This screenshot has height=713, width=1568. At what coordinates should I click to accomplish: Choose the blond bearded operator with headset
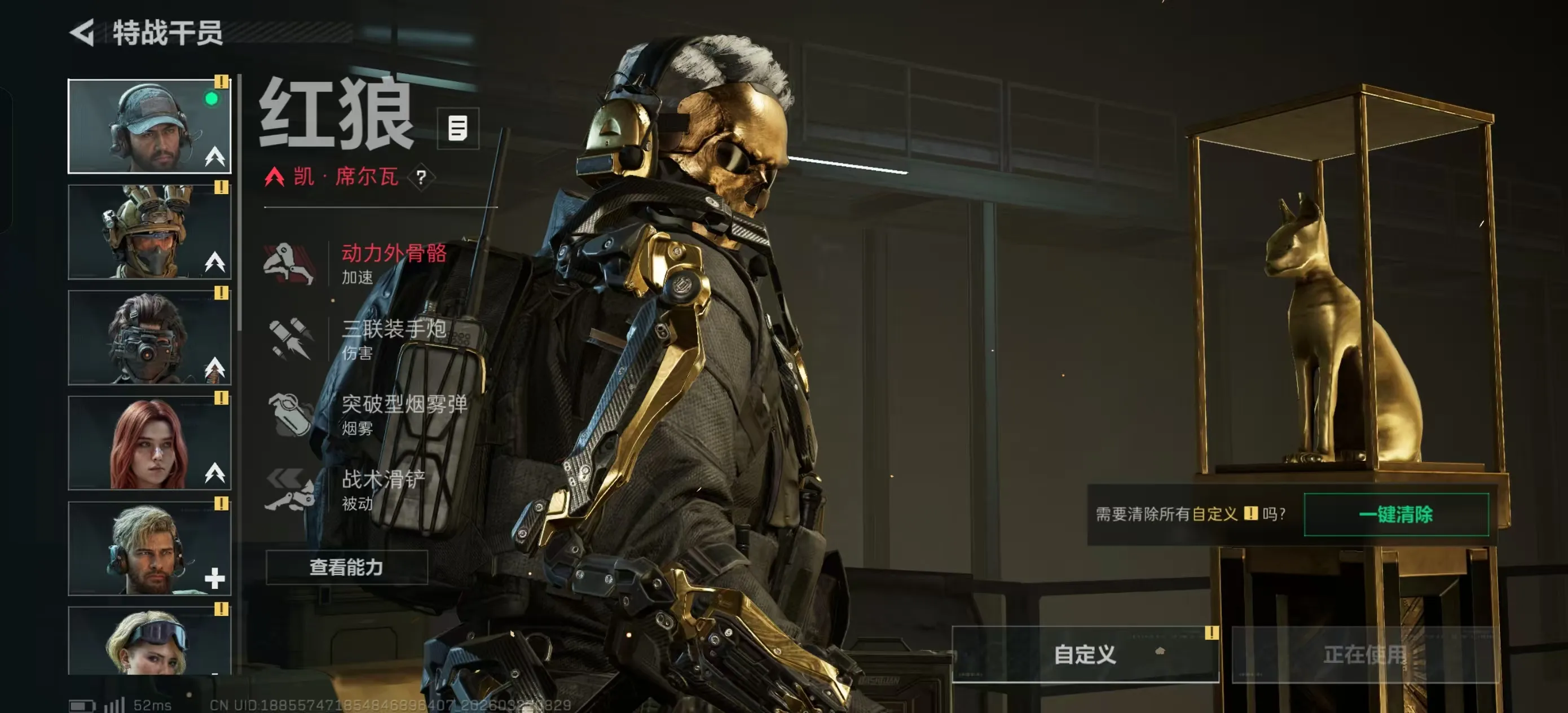point(149,548)
